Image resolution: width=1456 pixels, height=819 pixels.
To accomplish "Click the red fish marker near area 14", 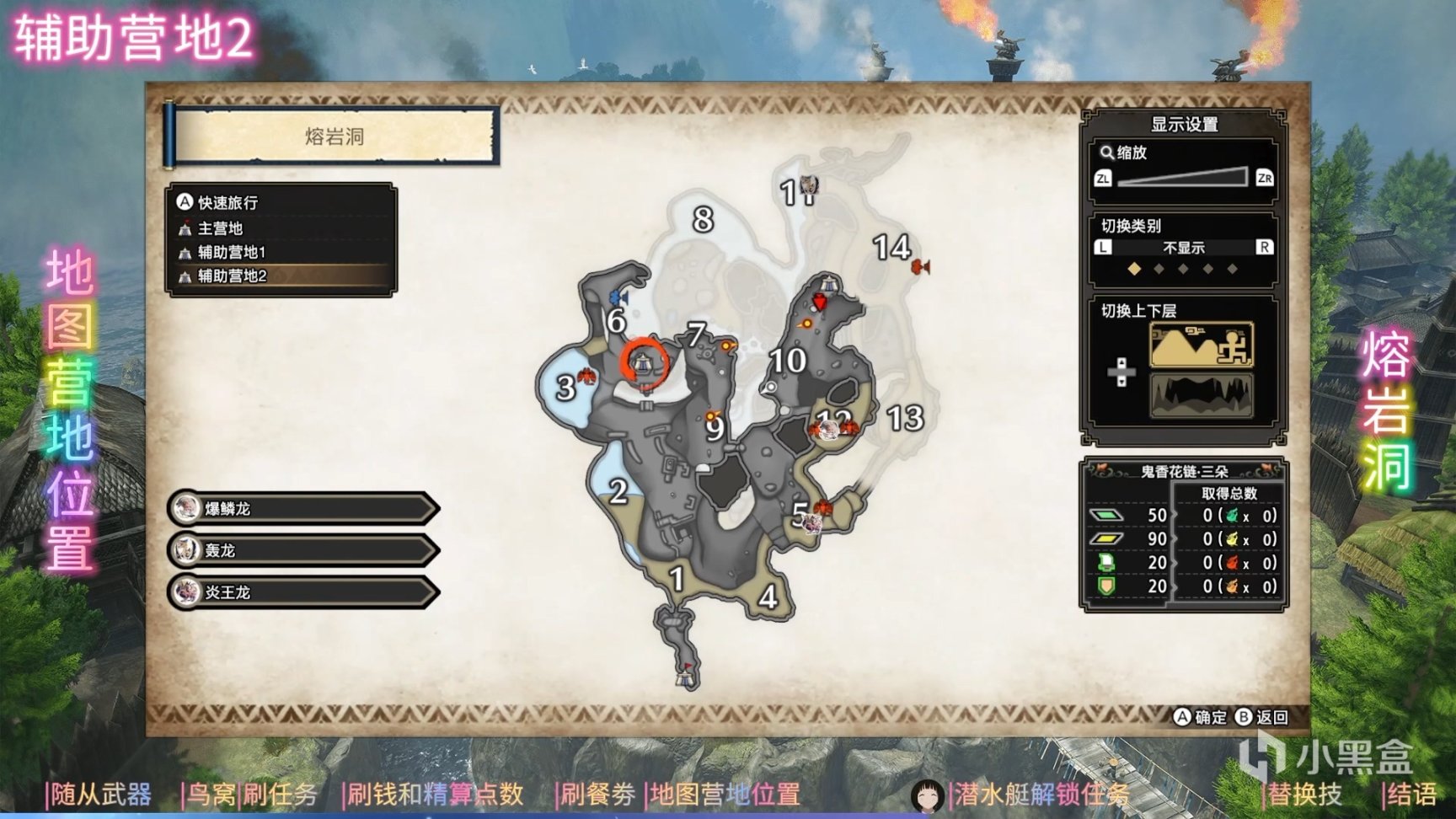I will [920, 267].
